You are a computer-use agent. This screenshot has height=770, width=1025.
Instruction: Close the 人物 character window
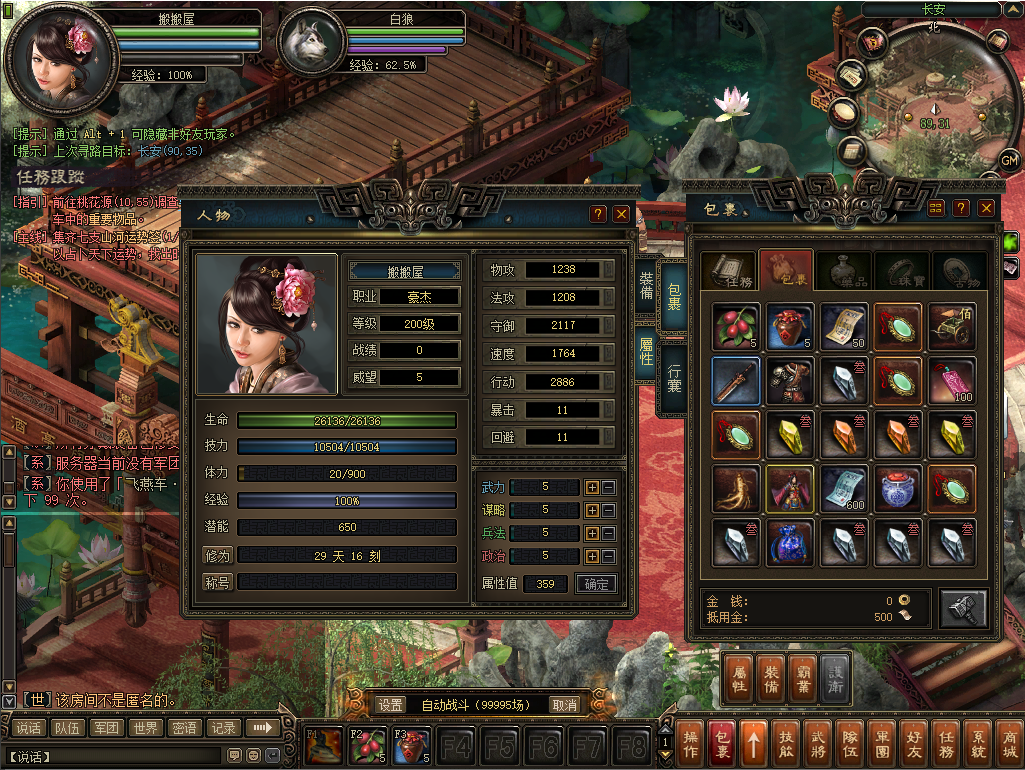click(x=621, y=214)
